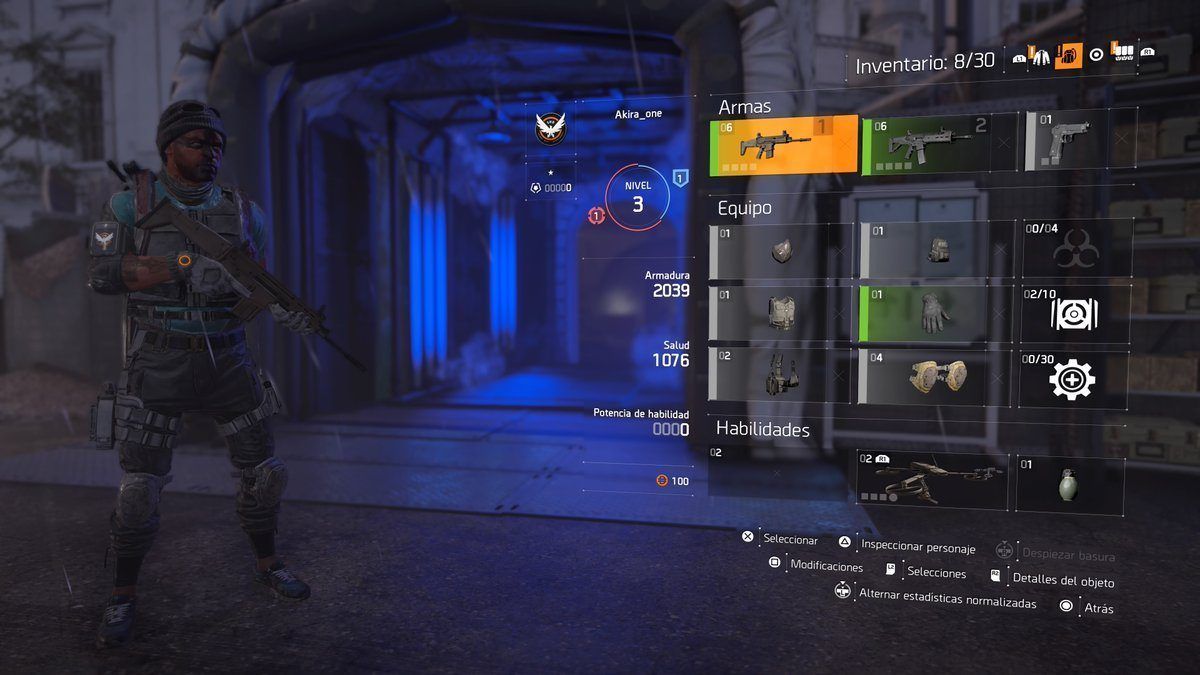Open the biohazard resource slot

pyautogui.click(x=1074, y=250)
